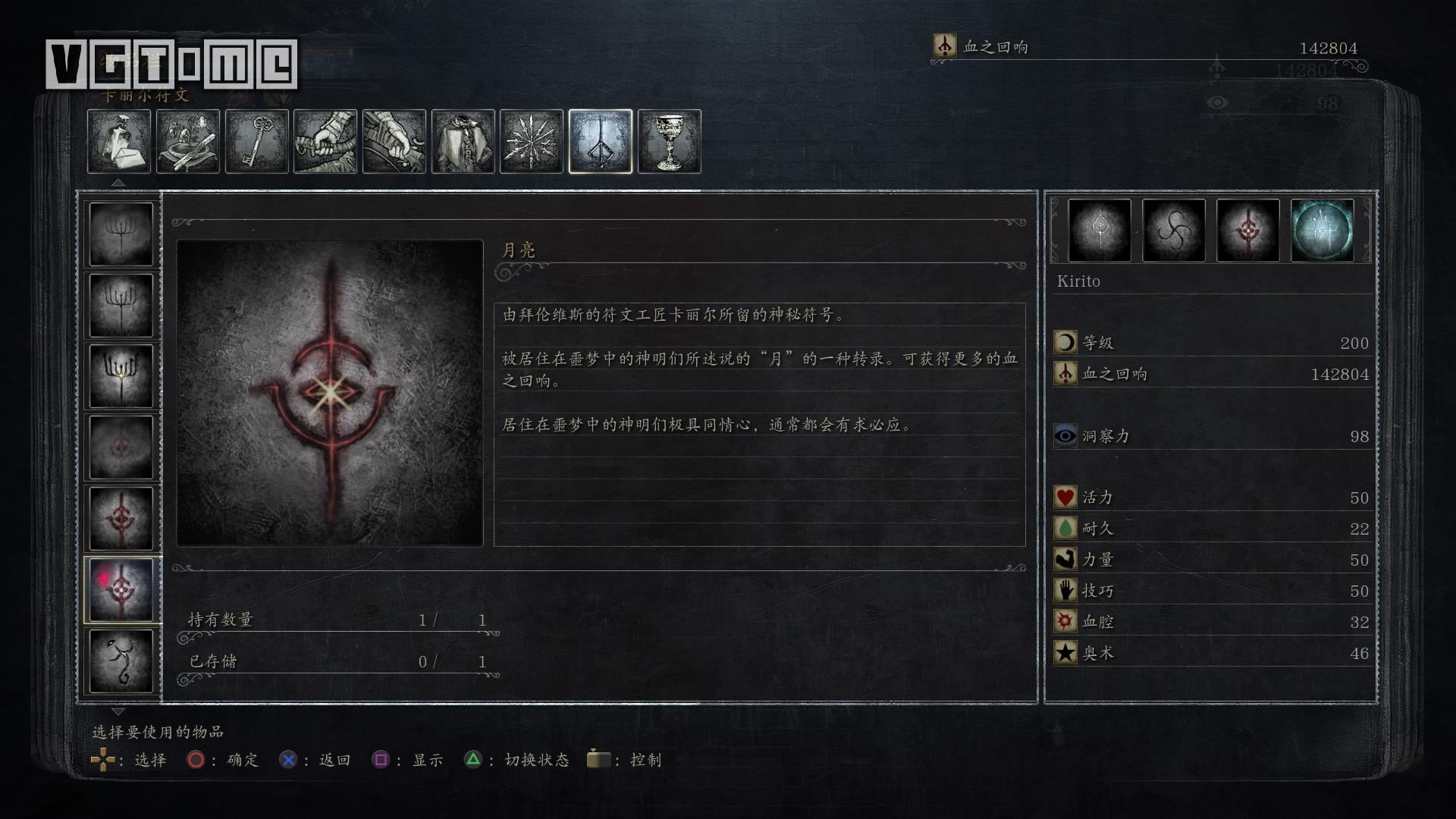Select the black squiggle rune at list bottom
This screenshot has height=819, width=1456.
click(121, 661)
